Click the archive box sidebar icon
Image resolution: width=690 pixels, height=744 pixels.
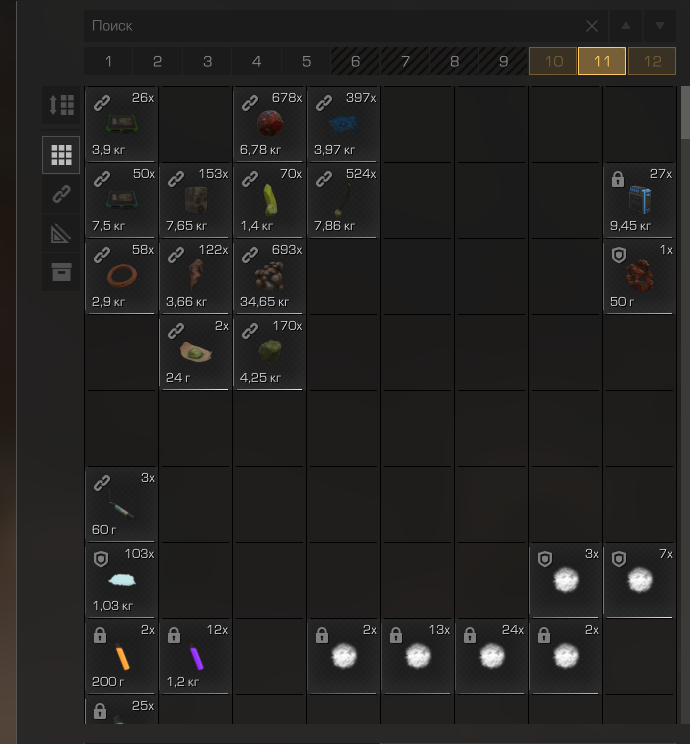click(62, 271)
